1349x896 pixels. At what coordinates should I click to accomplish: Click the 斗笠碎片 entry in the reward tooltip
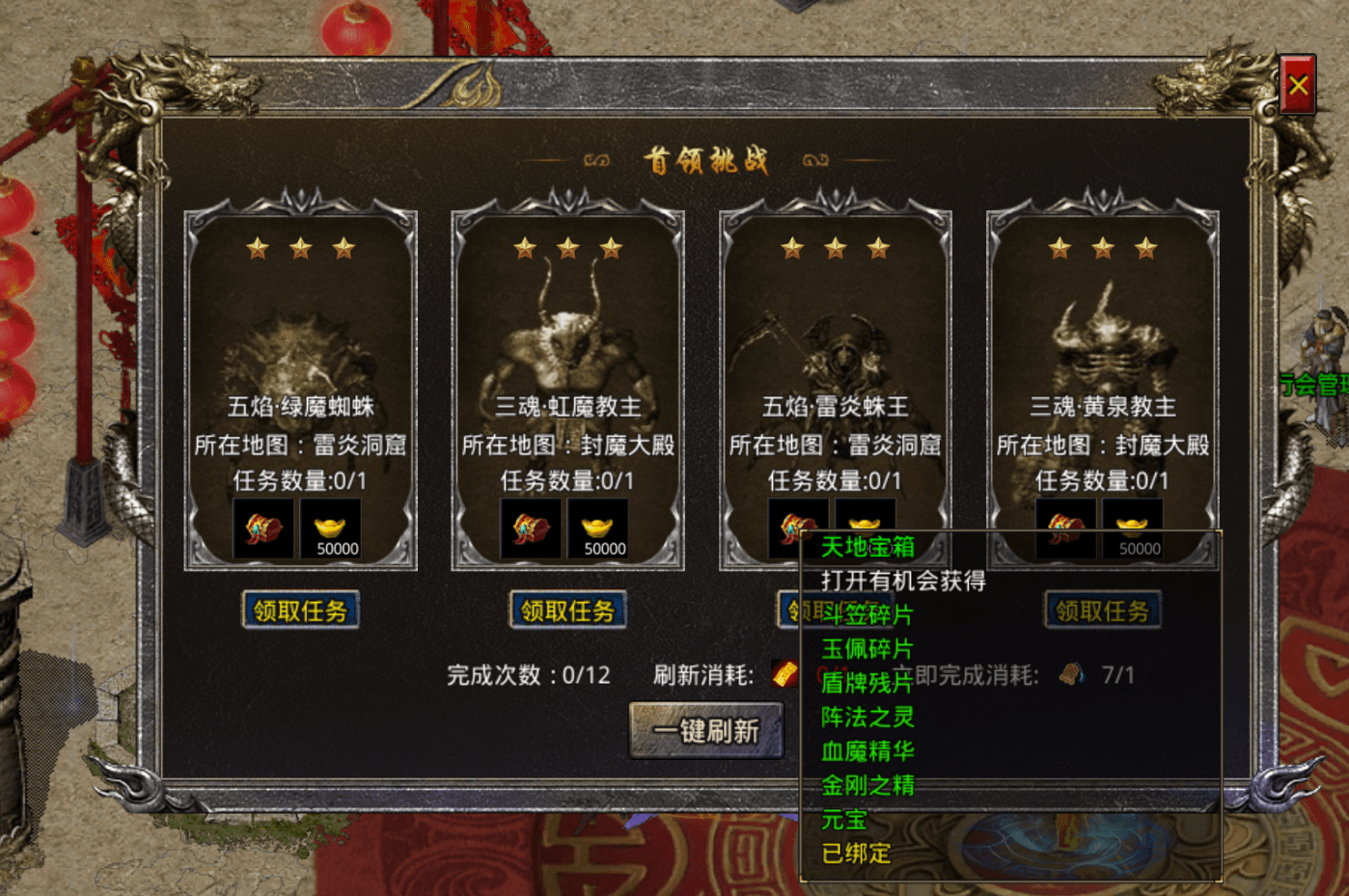pyautogui.click(x=866, y=615)
